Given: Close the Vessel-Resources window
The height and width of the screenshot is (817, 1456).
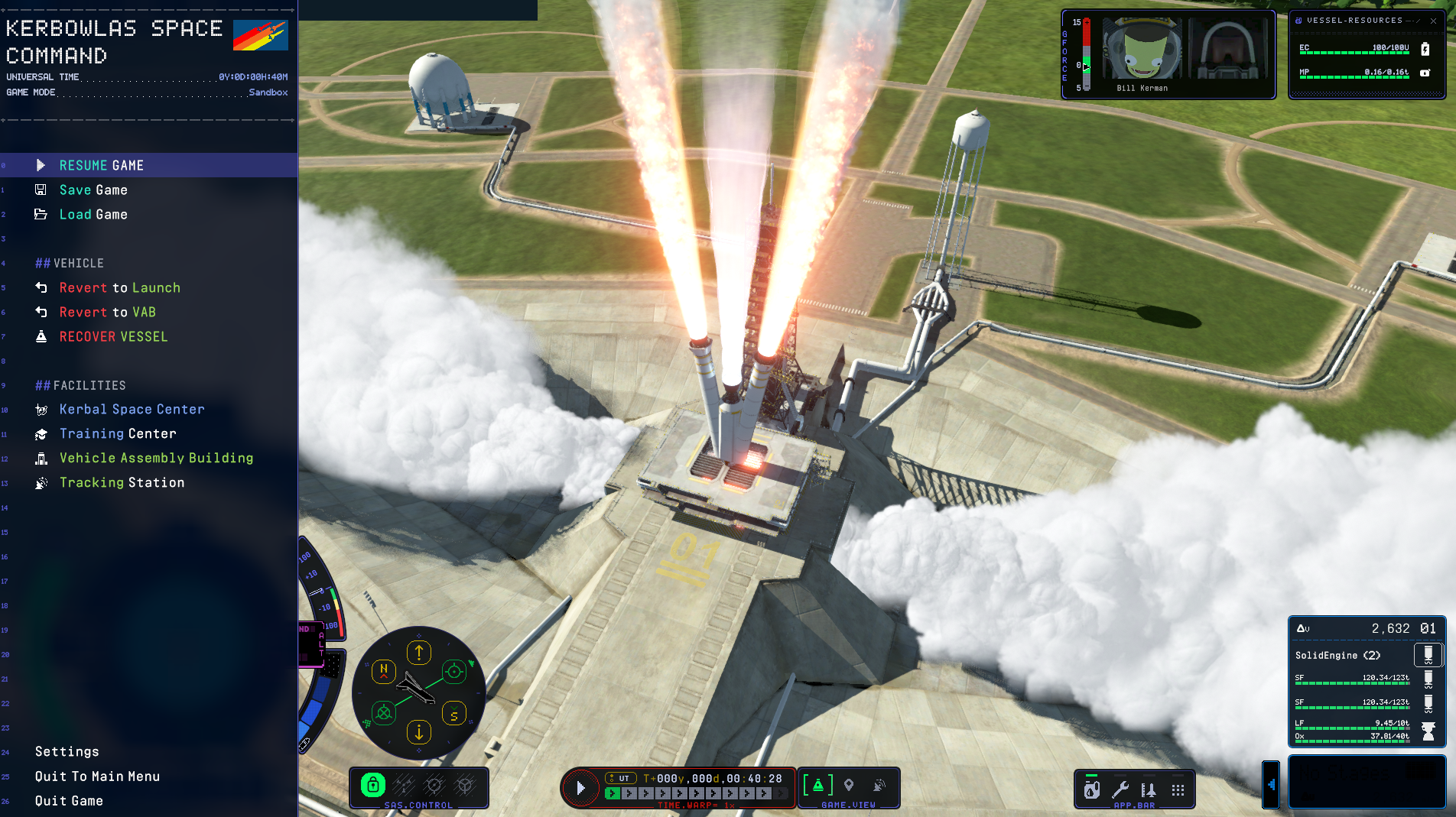Looking at the screenshot, I should click(1433, 21).
